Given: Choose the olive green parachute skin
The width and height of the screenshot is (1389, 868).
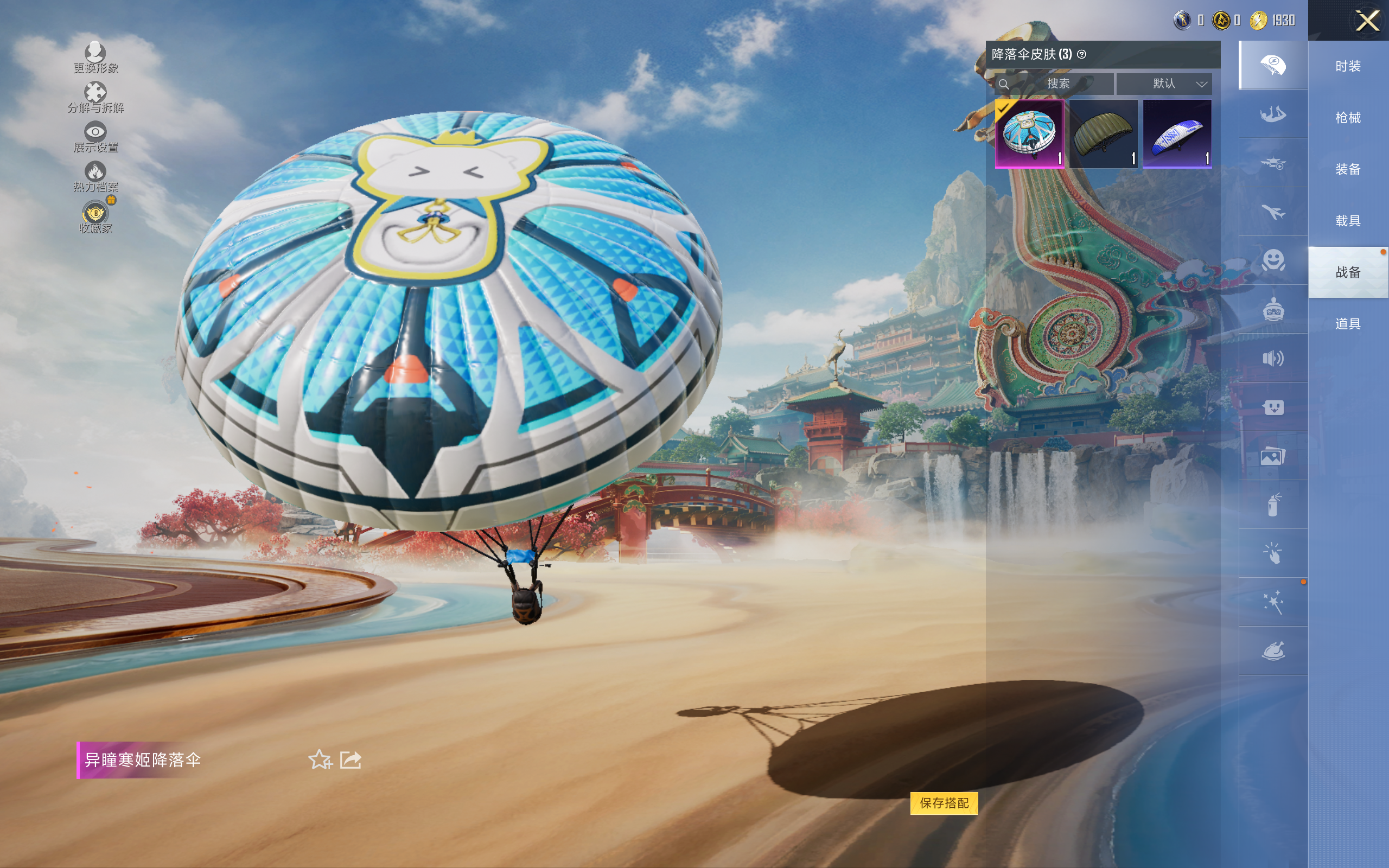Looking at the screenshot, I should tap(1103, 133).
